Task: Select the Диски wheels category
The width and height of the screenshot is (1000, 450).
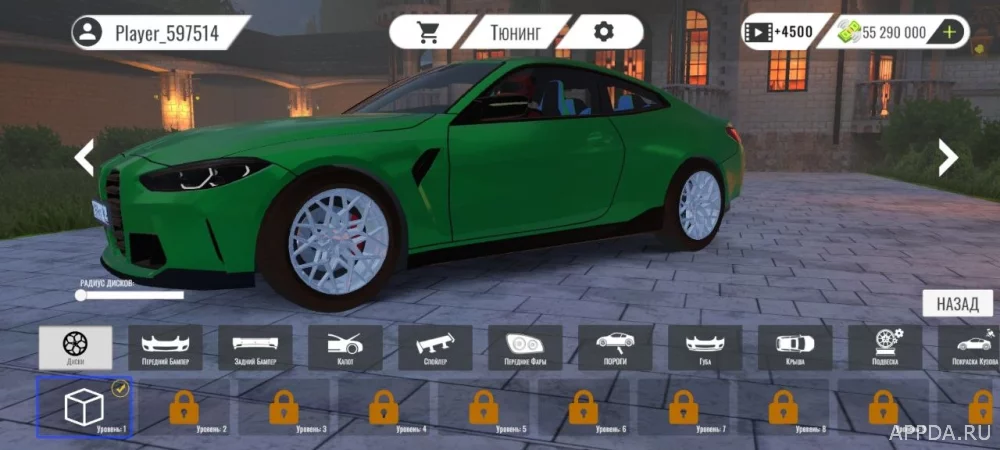Action: click(75, 347)
